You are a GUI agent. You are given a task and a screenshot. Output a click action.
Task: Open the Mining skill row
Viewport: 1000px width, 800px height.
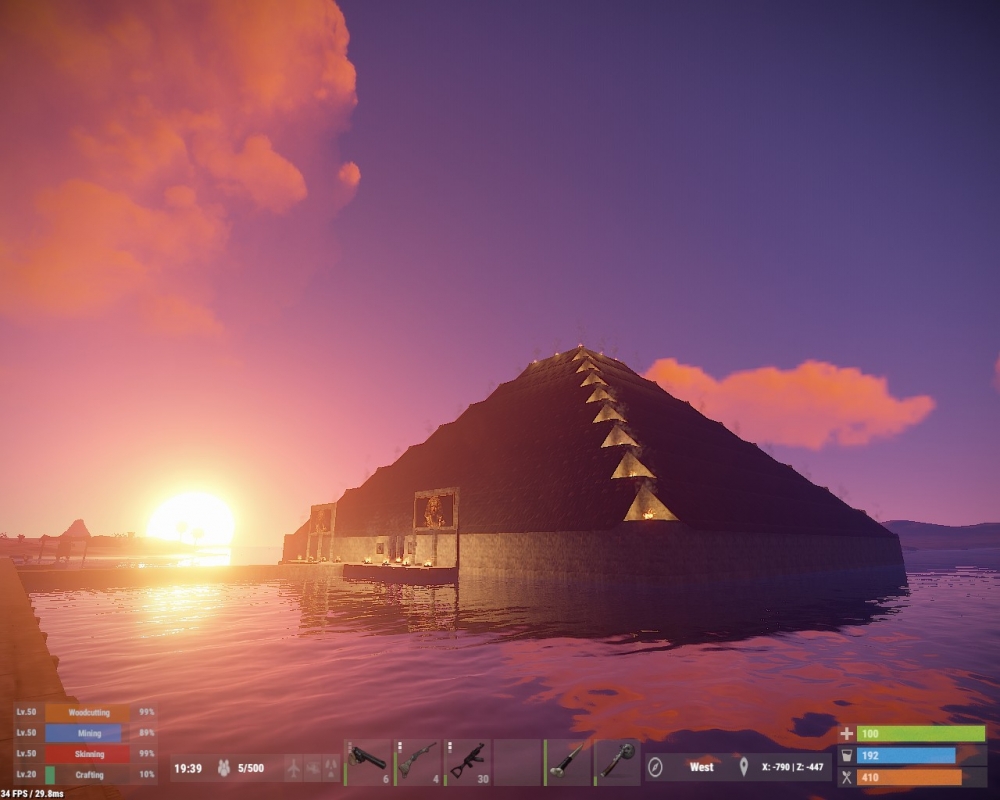(86, 733)
